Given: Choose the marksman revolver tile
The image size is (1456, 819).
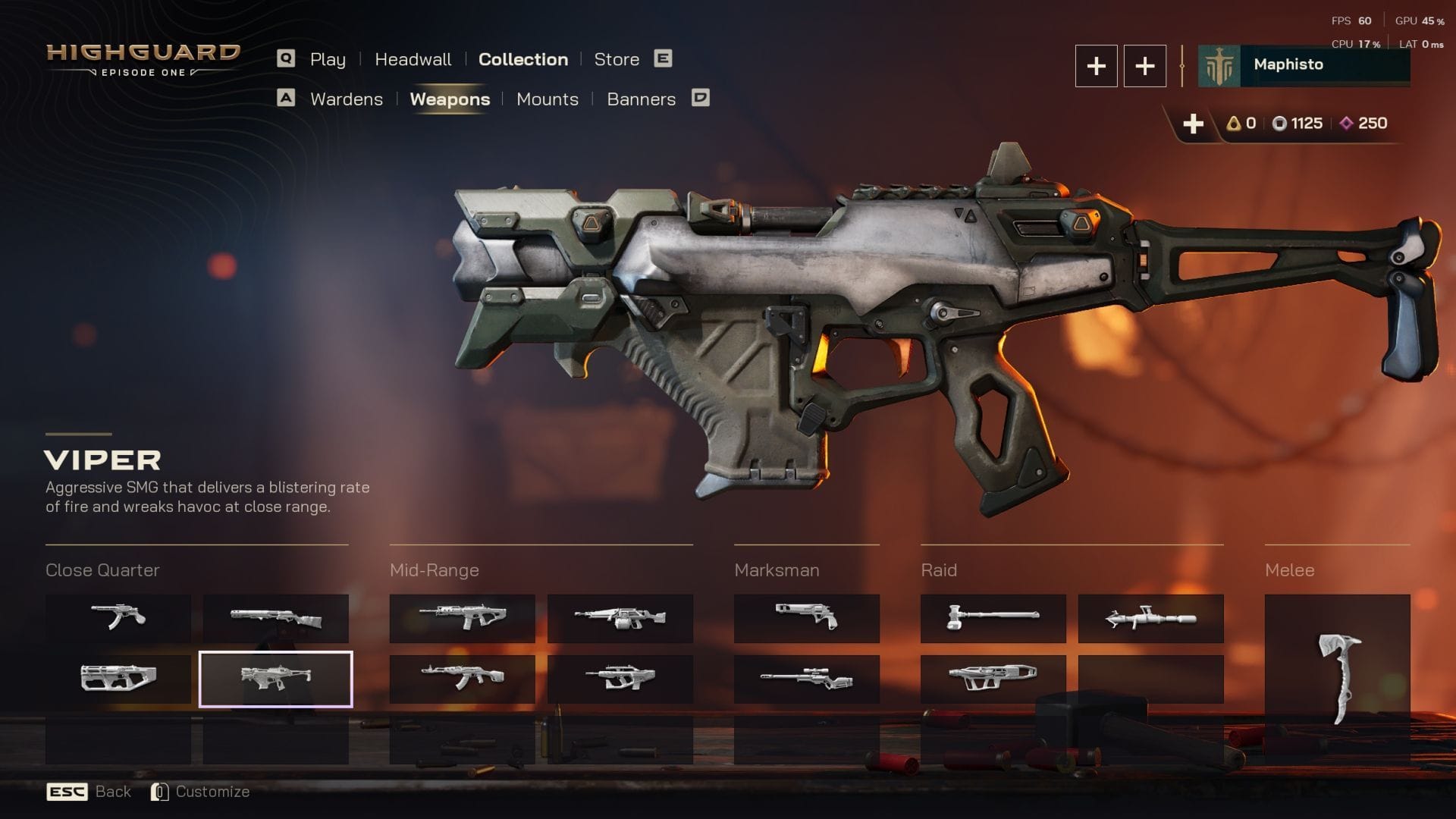Looking at the screenshot, I should [x=806, y=618].
